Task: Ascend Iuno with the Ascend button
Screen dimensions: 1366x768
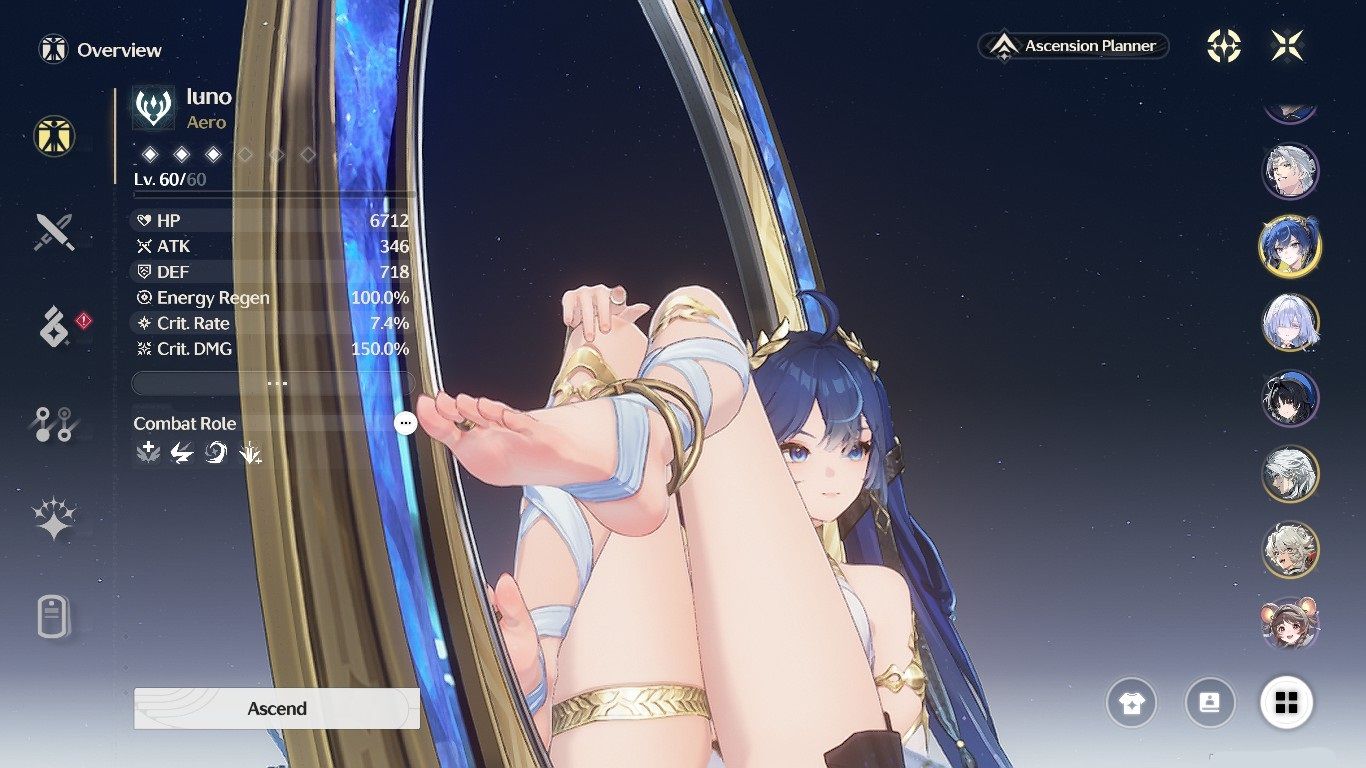Action: pyautogui.click(x=277, y=708)
